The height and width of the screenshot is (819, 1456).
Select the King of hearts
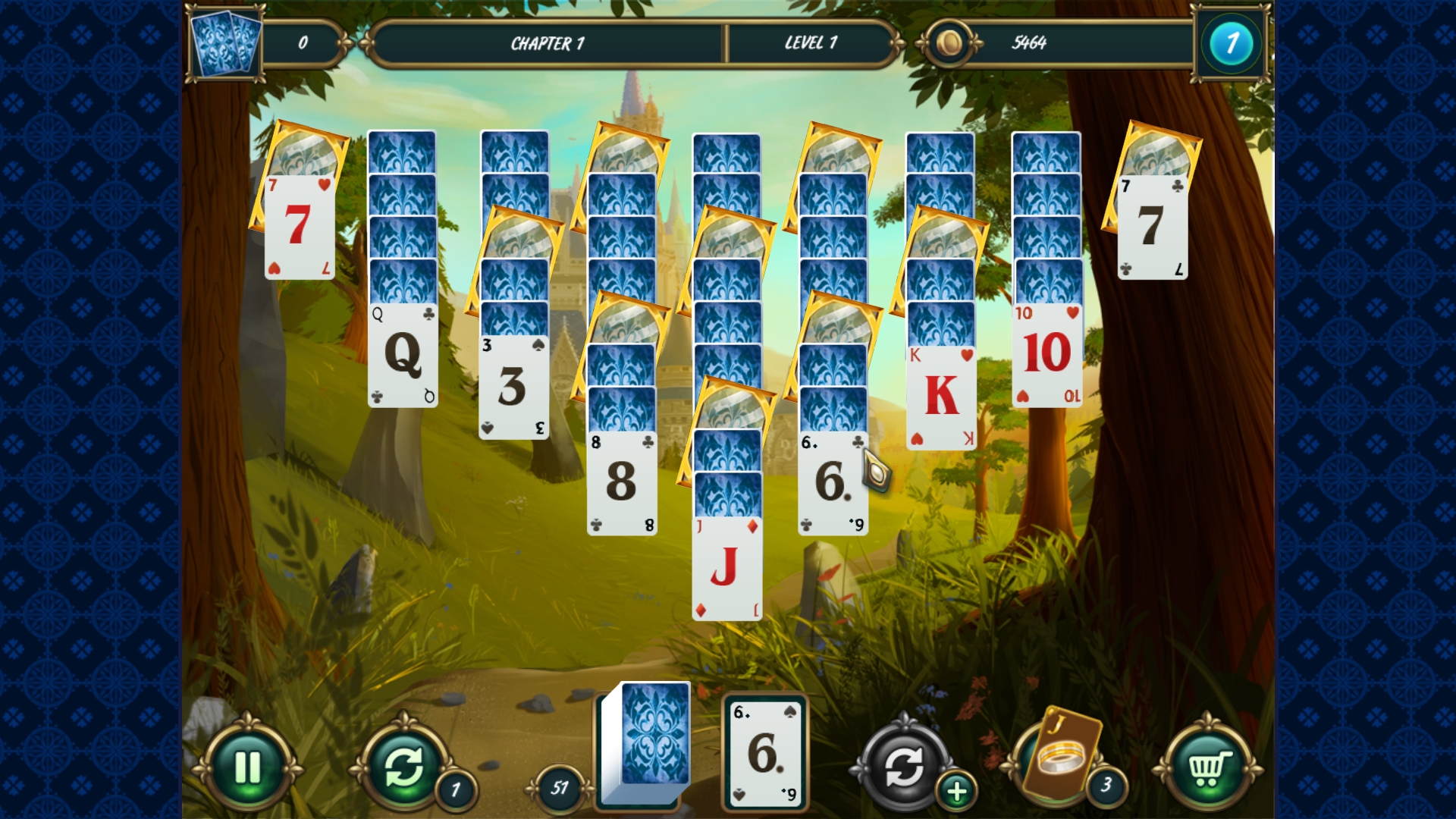click(x=939, y=391)
